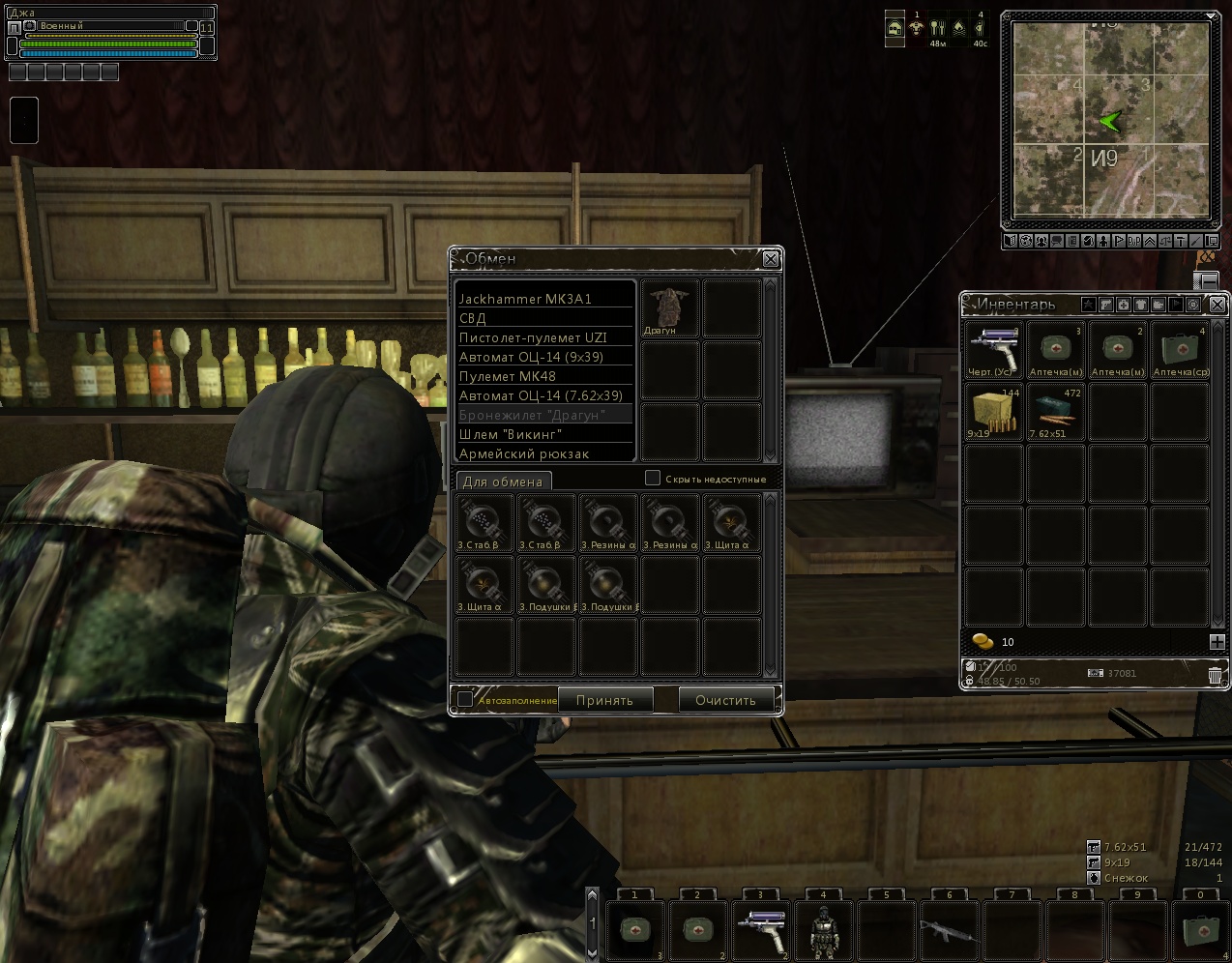This screenshot has height=963, width=1232.
Task: Select the 7.62x51 ammo box in inventory
Action: (1056, 412)
